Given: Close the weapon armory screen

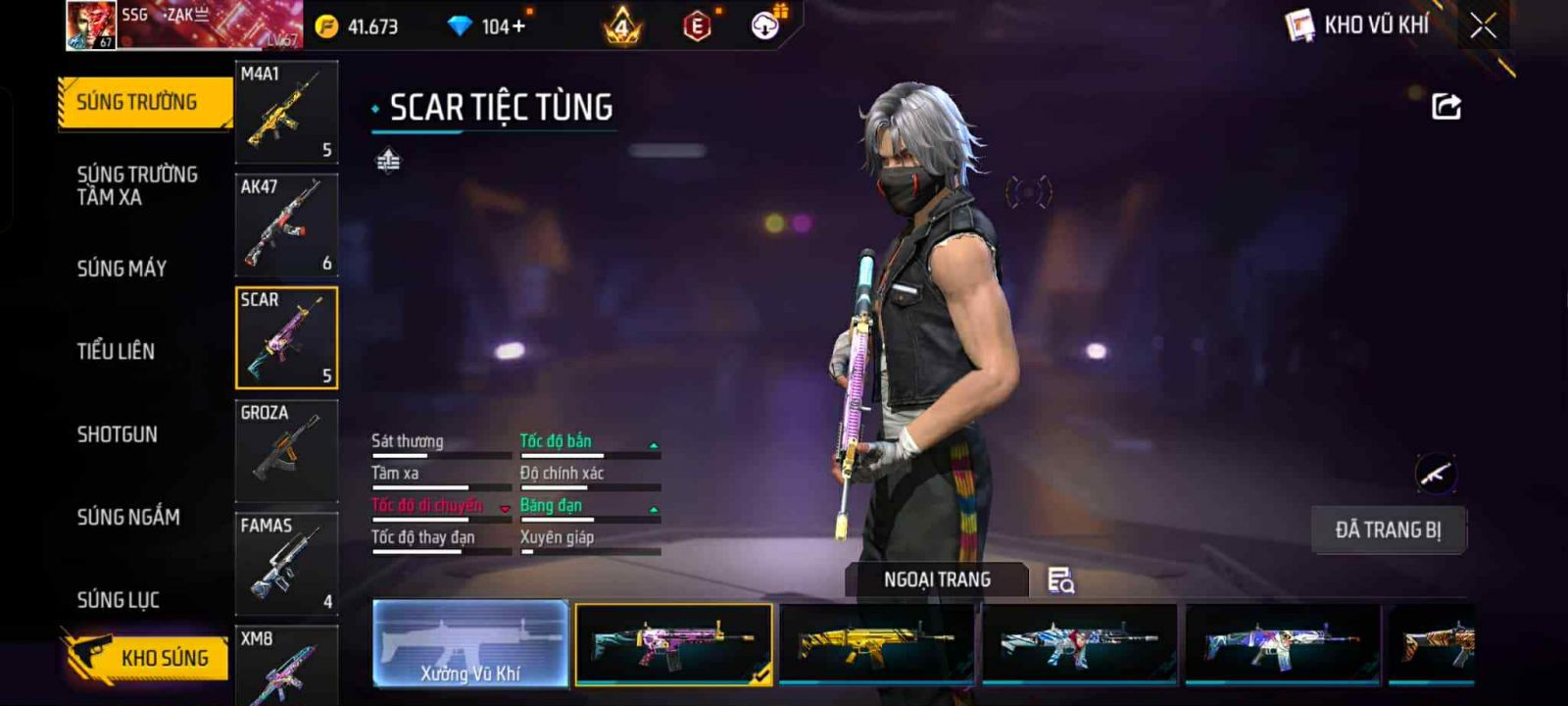Looking at the screenshot, I should click(1484, 26).
